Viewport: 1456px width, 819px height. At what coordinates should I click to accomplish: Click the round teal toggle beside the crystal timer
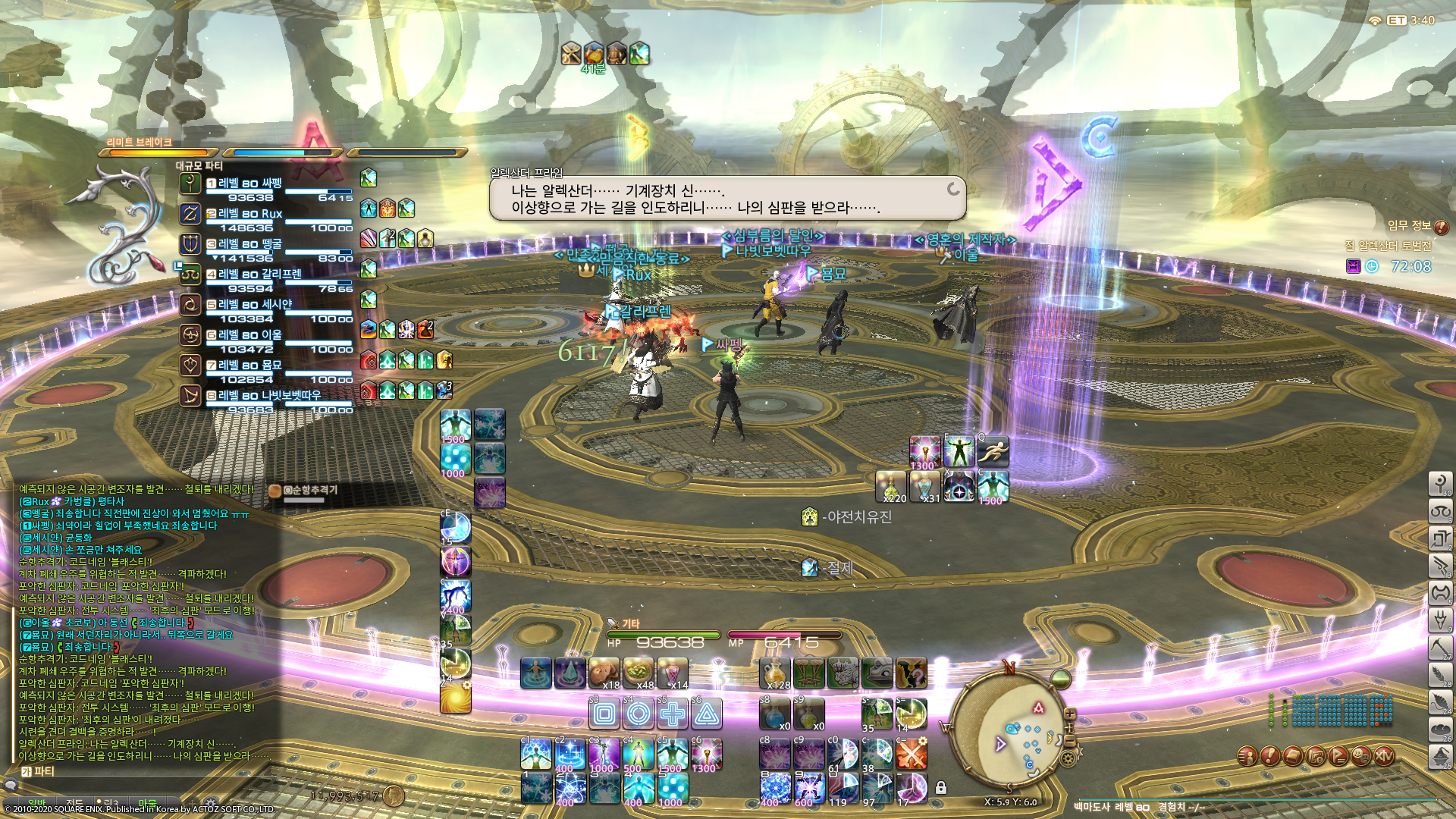(x=1371, y=265)
